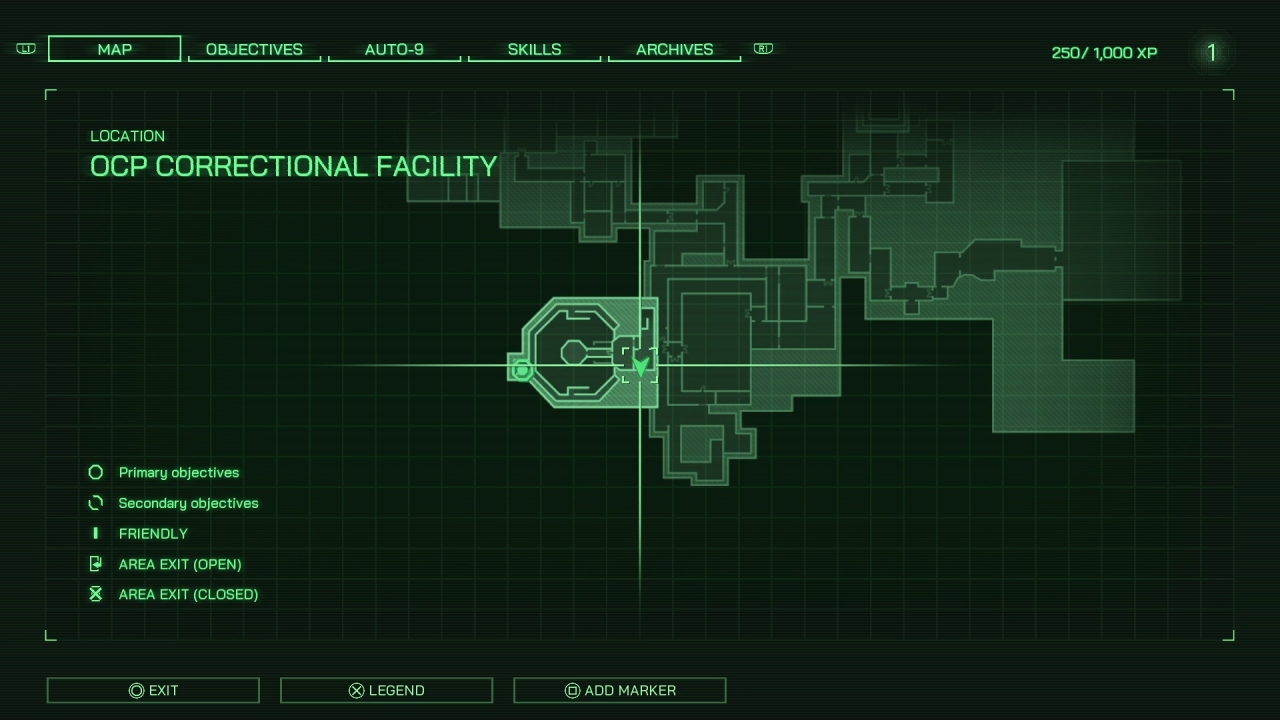Image resolution: width=1280 pixels, height=720 pixels.
Task: Click the Secondary objectives legend icon
Action: (95, 503)
